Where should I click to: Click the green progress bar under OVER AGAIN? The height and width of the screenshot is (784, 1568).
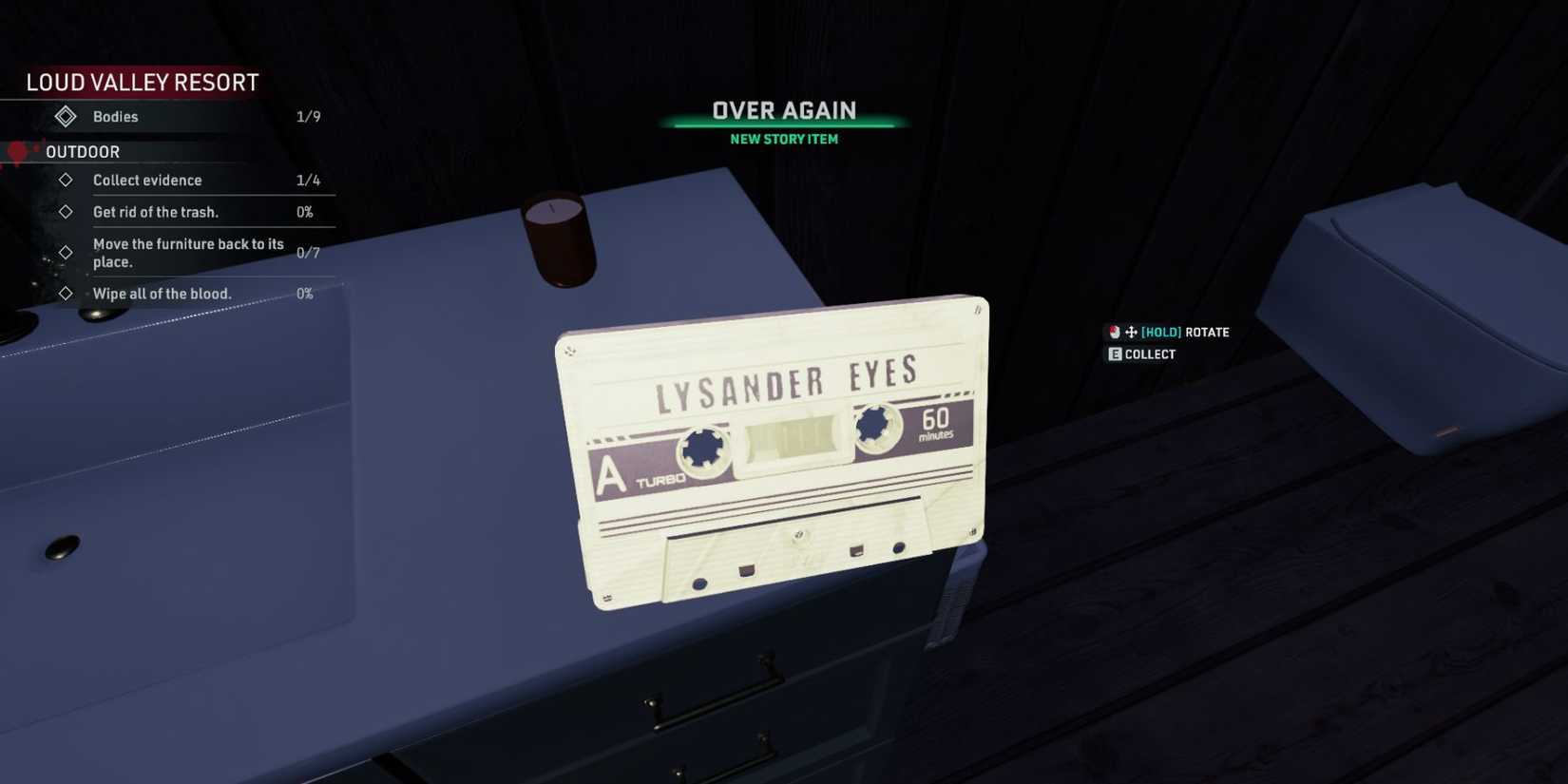pyautogui.click(x=782, y=123)
